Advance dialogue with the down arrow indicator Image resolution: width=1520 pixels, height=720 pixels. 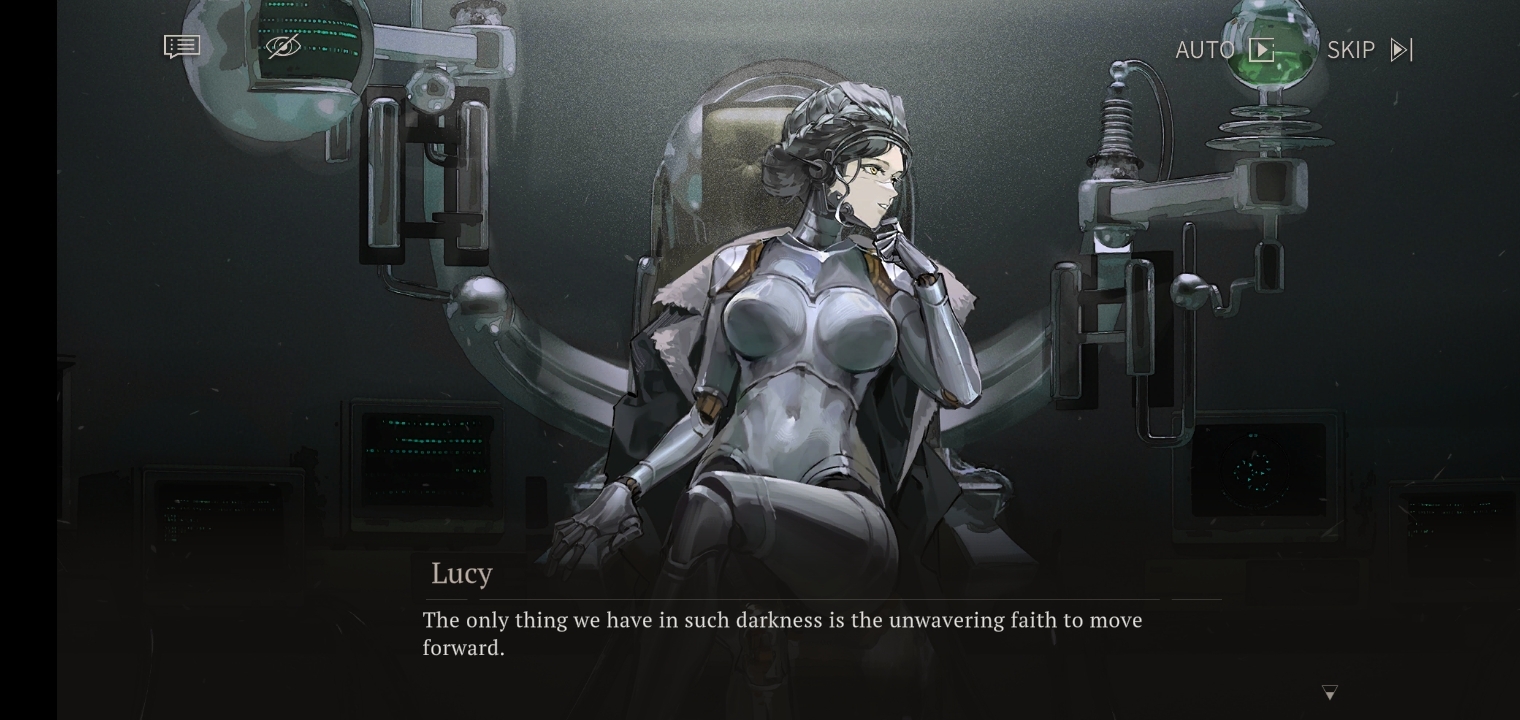[1330, 692]
